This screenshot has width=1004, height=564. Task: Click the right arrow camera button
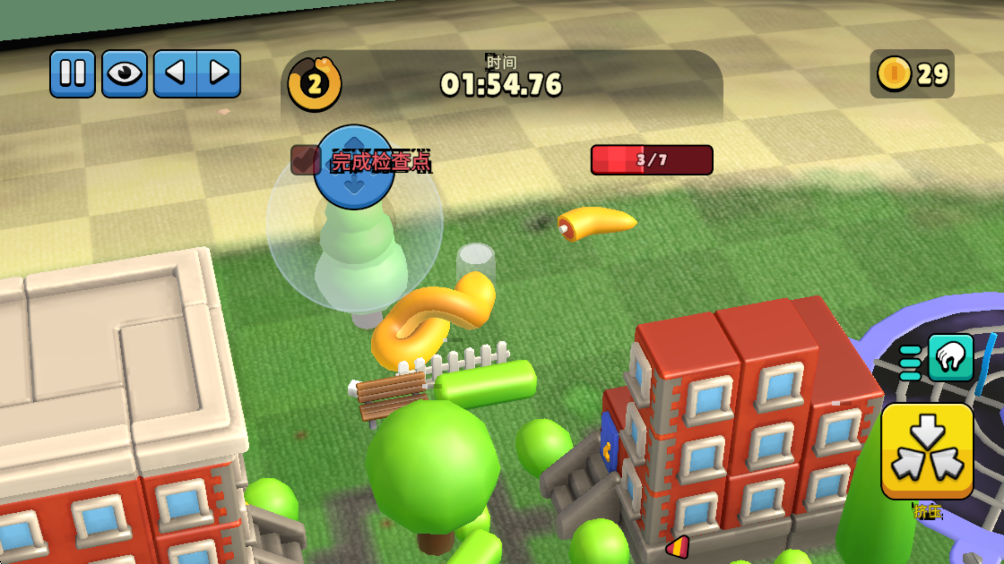tap(219, 74)
